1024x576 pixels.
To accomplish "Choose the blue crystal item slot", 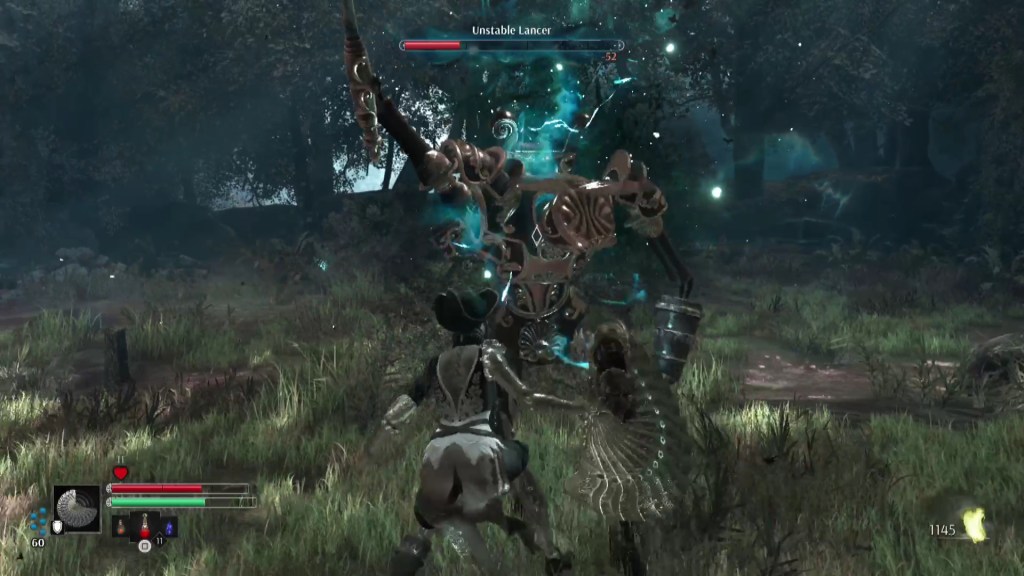I will click(x=168, y=526).
